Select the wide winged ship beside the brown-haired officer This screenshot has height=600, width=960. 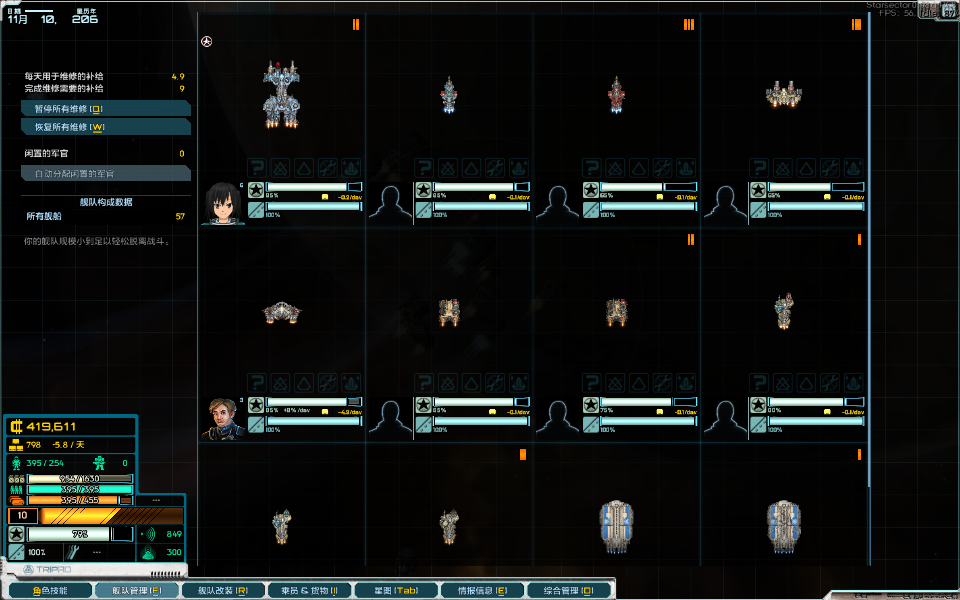pos(282,313)
